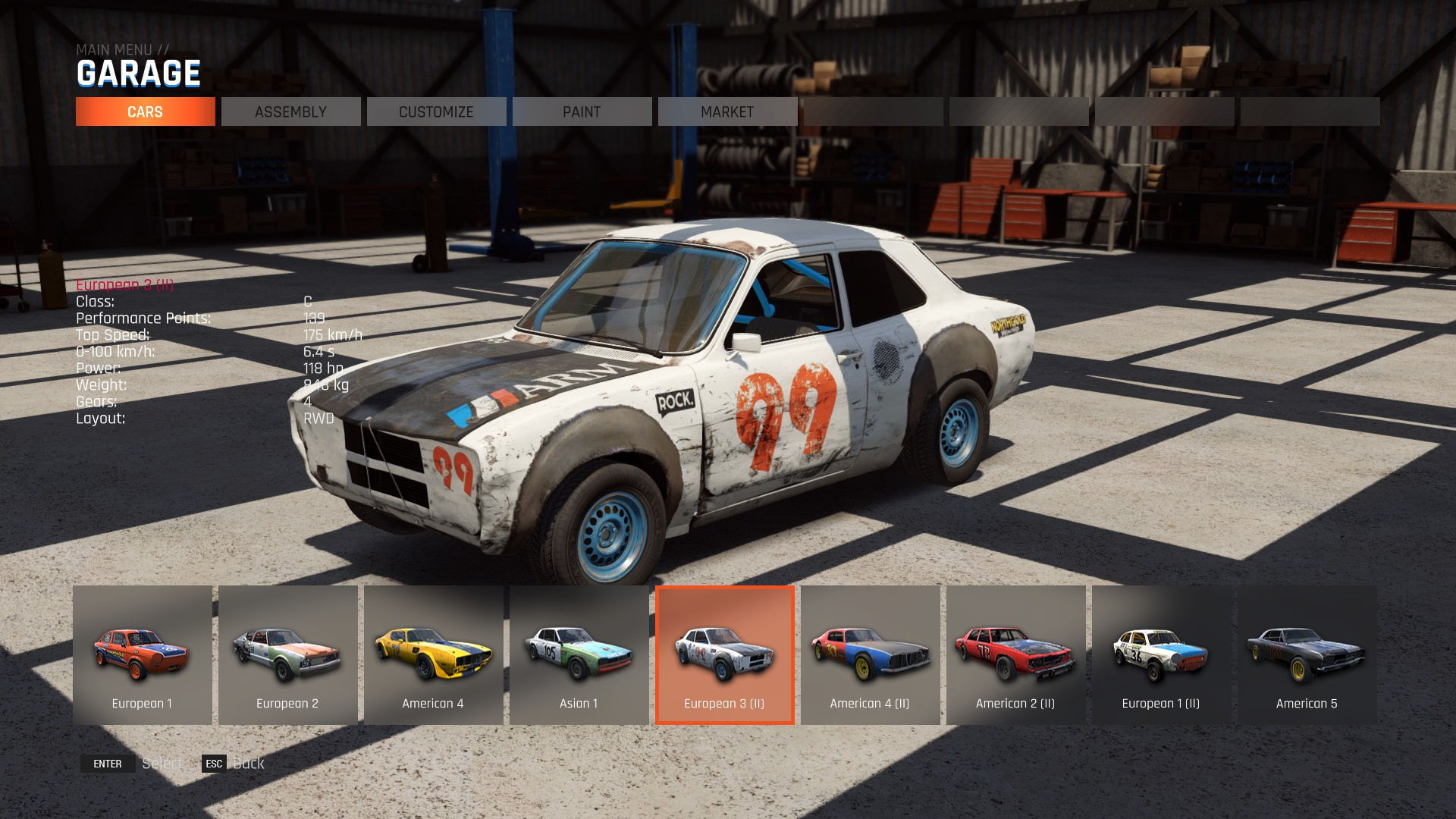Select the black American 5 car
The width and height of the screenshot is (1456, 819).
(x=1307, y=654)
